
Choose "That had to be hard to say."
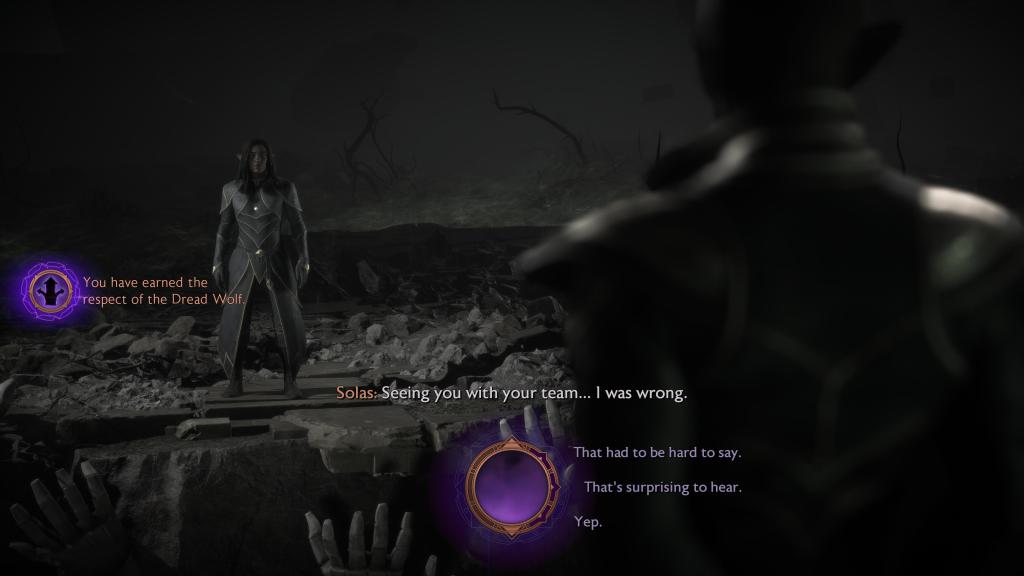coord(657,453)
